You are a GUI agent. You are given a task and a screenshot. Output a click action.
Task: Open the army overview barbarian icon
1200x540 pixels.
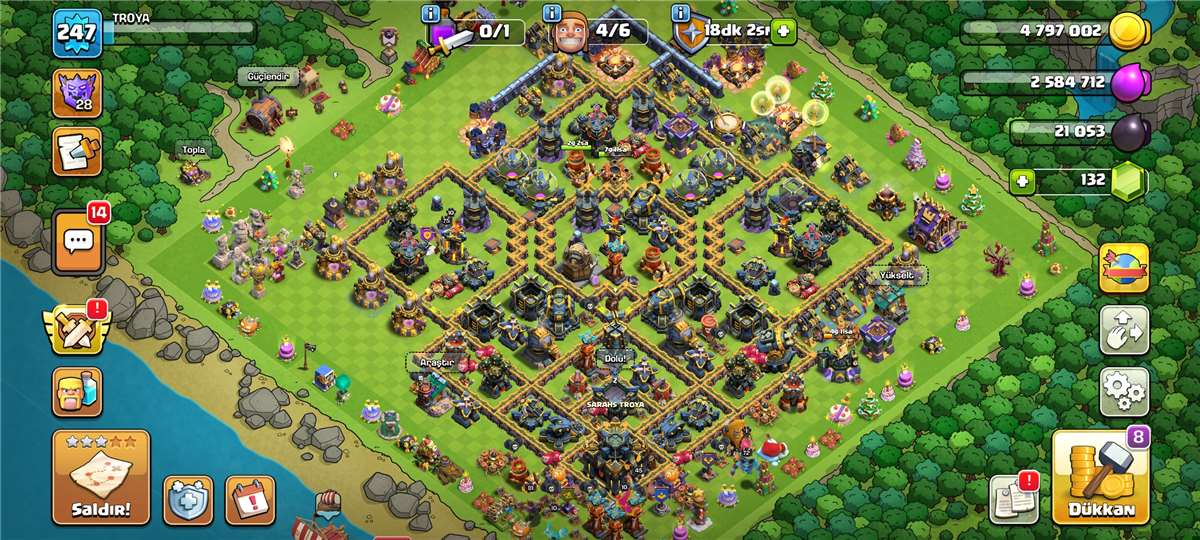(77, 391)
